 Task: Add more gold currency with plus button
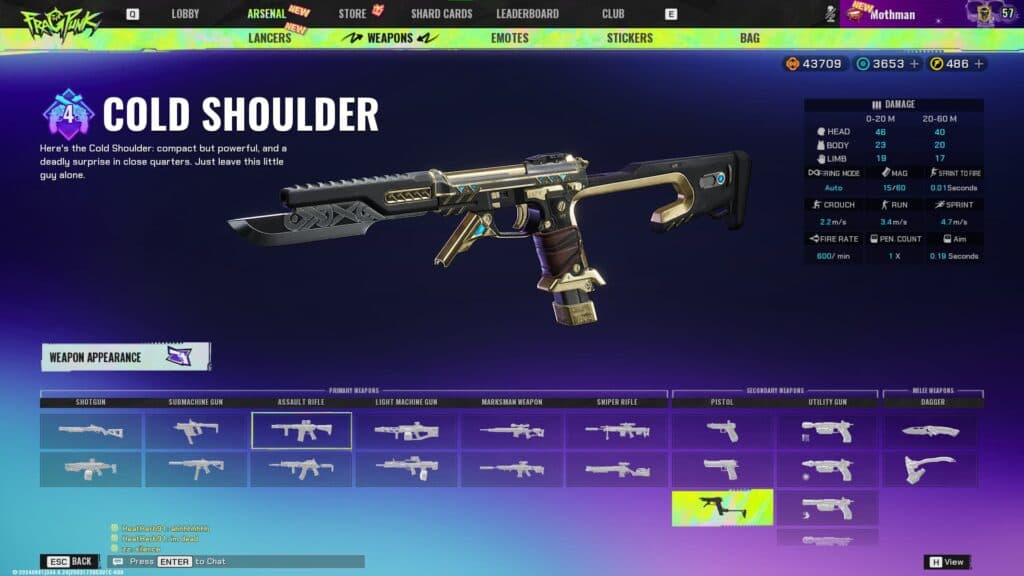click(978, 64)
